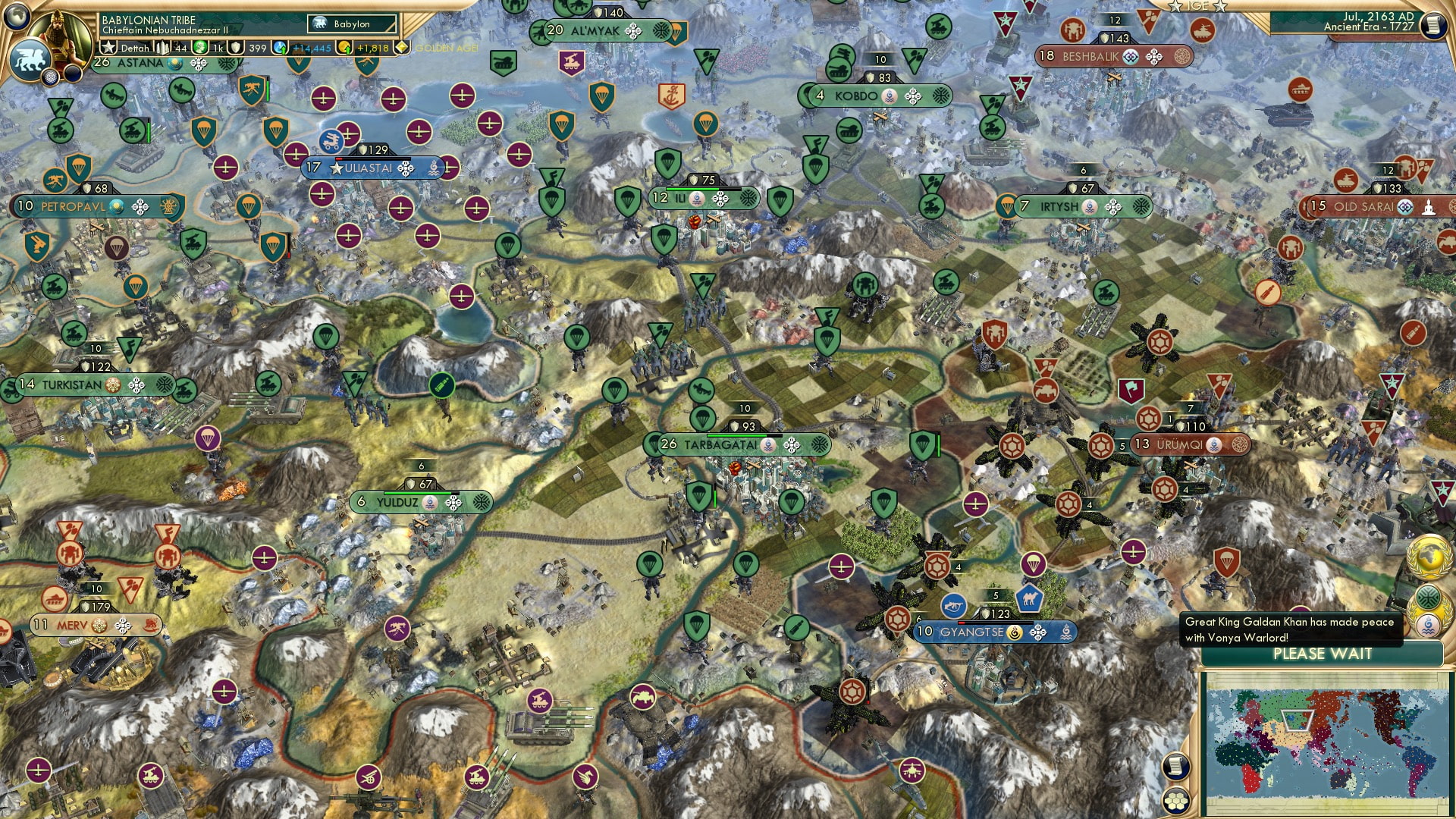
Task: Click the PLEASE WAIT turn banner
Action: (1321, 654)
